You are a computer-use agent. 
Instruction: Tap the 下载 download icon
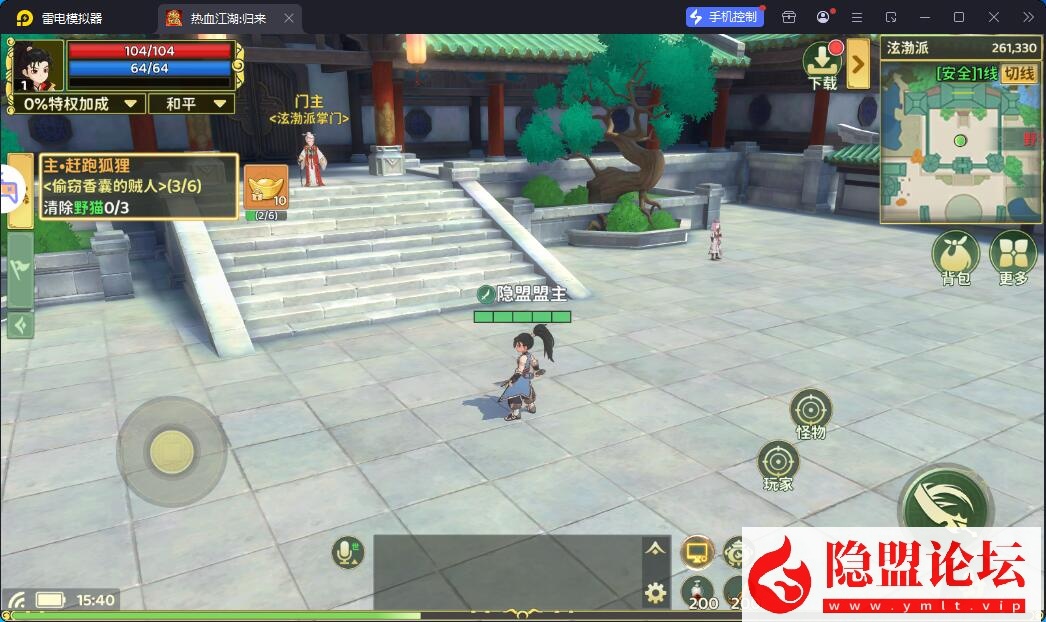coord(823,63)
